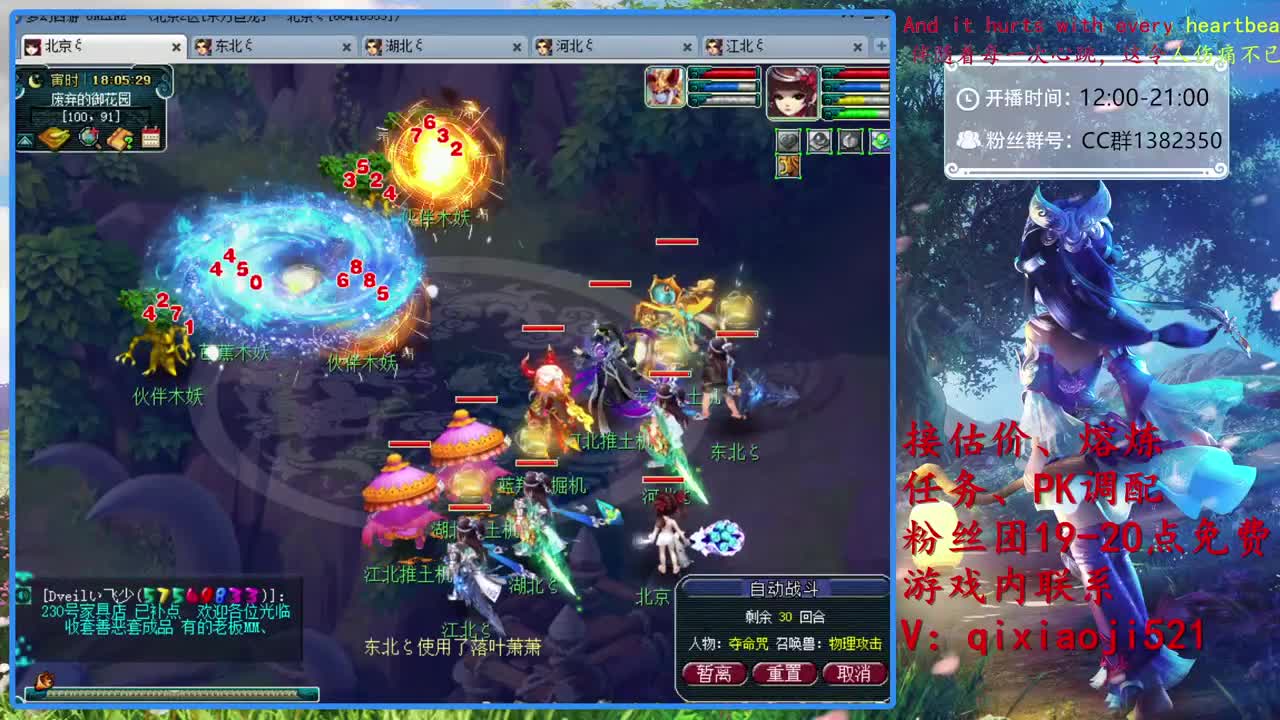Expand hidden window tabs with the tab-bar arrow
This screenshot has width=1280, height=720.
[883, 46]
